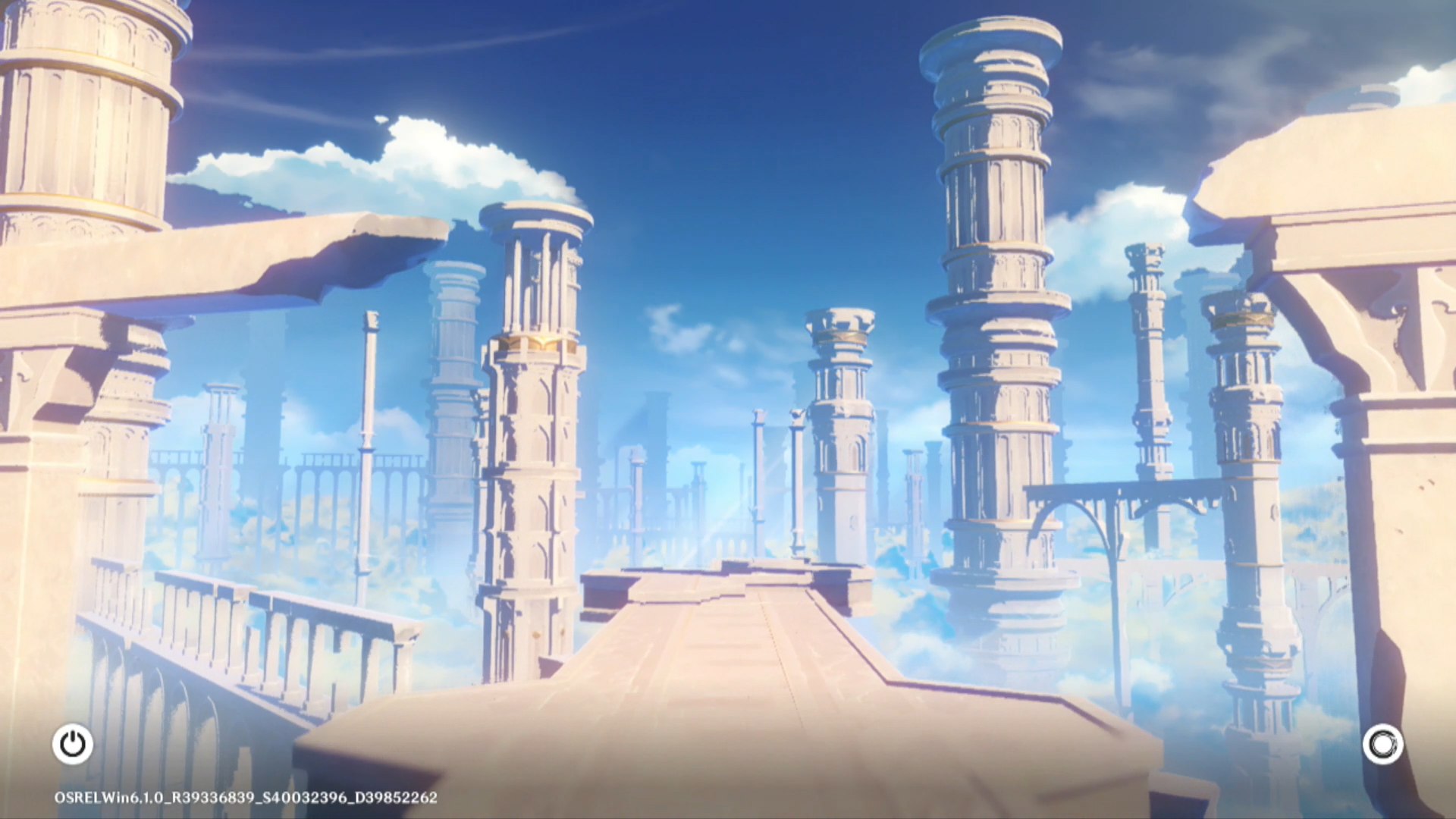This screenshot has height=819, width=1456.
Task: Click the power icon to exit the game
Action: [73, 744]
